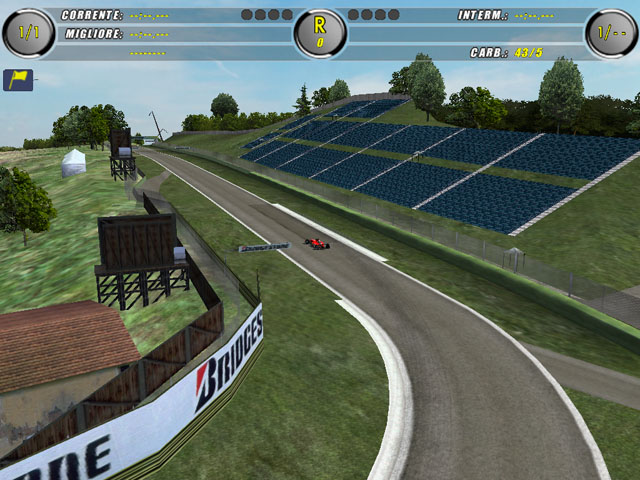Click the yellow flag icon
This screenshot has width=640, height=480.
18,80
